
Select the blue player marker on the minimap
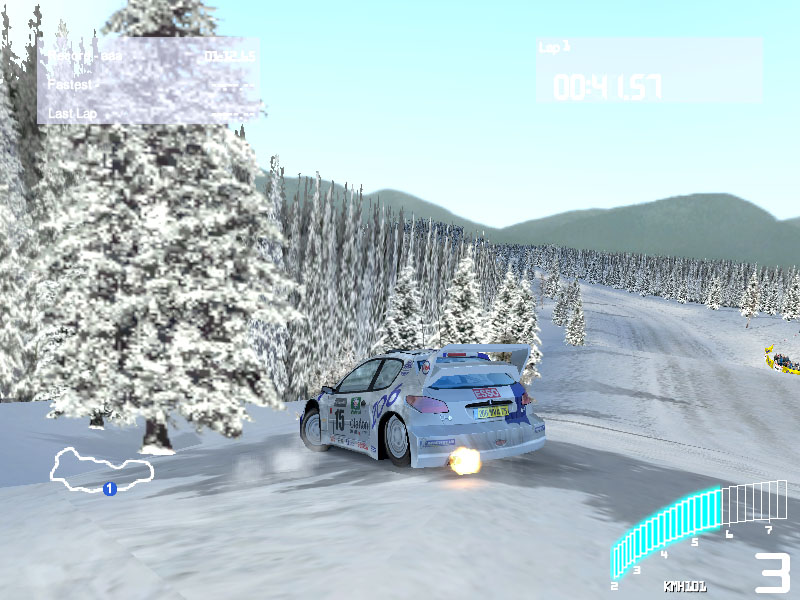point(110,488)
